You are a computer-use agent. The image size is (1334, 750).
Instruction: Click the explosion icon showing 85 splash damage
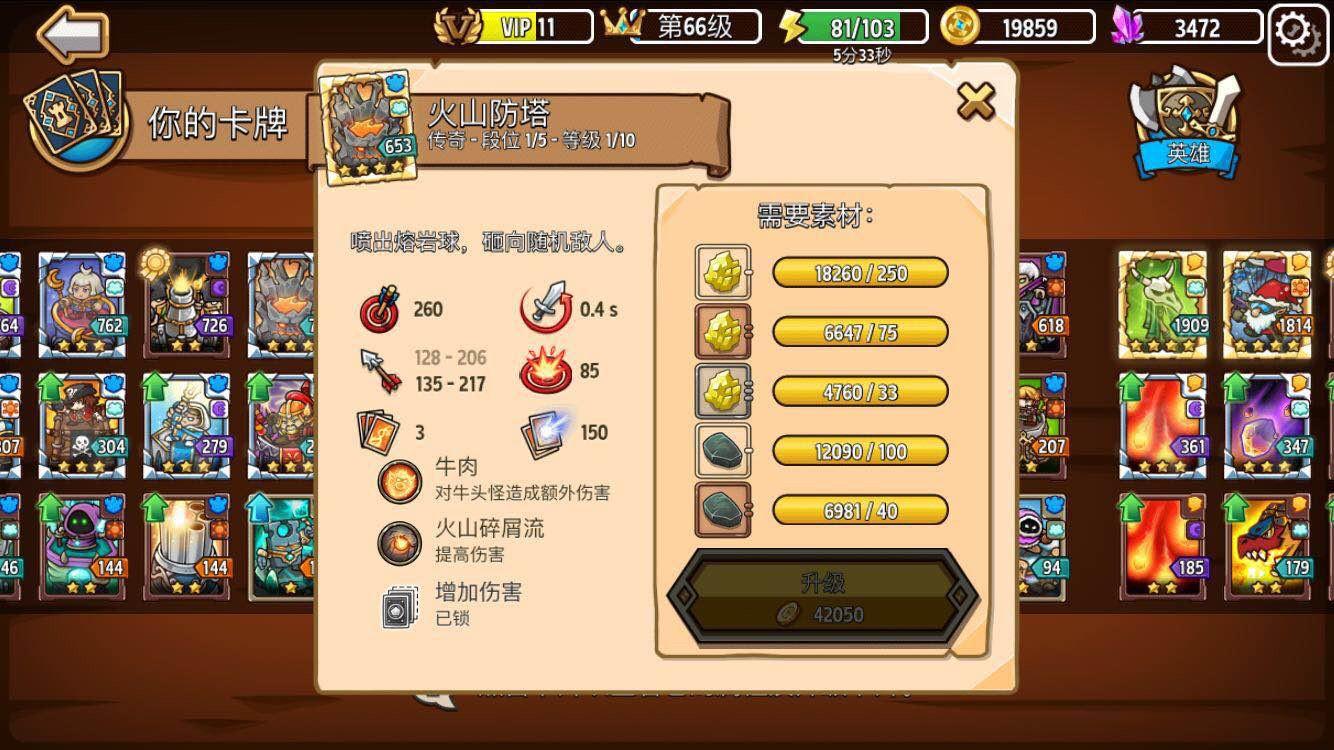(x=546, y=370)
